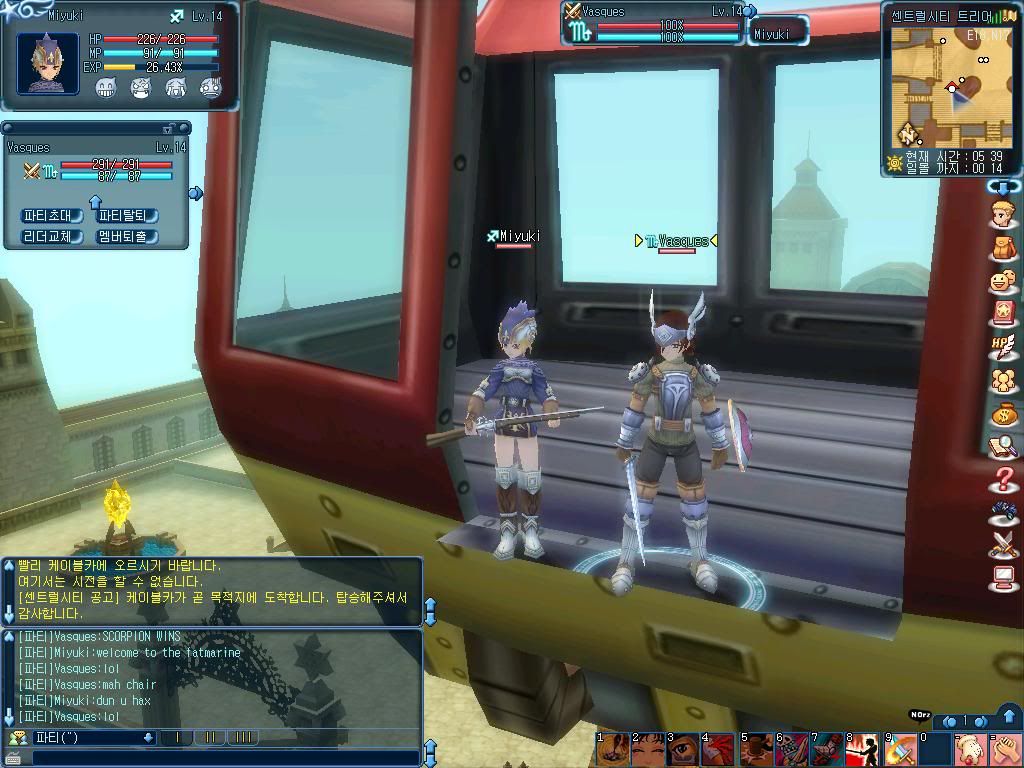The height and width of the screenshot is (768, 1024).
Task: Open the character info face icon
Action: [x=1002, y=213]
